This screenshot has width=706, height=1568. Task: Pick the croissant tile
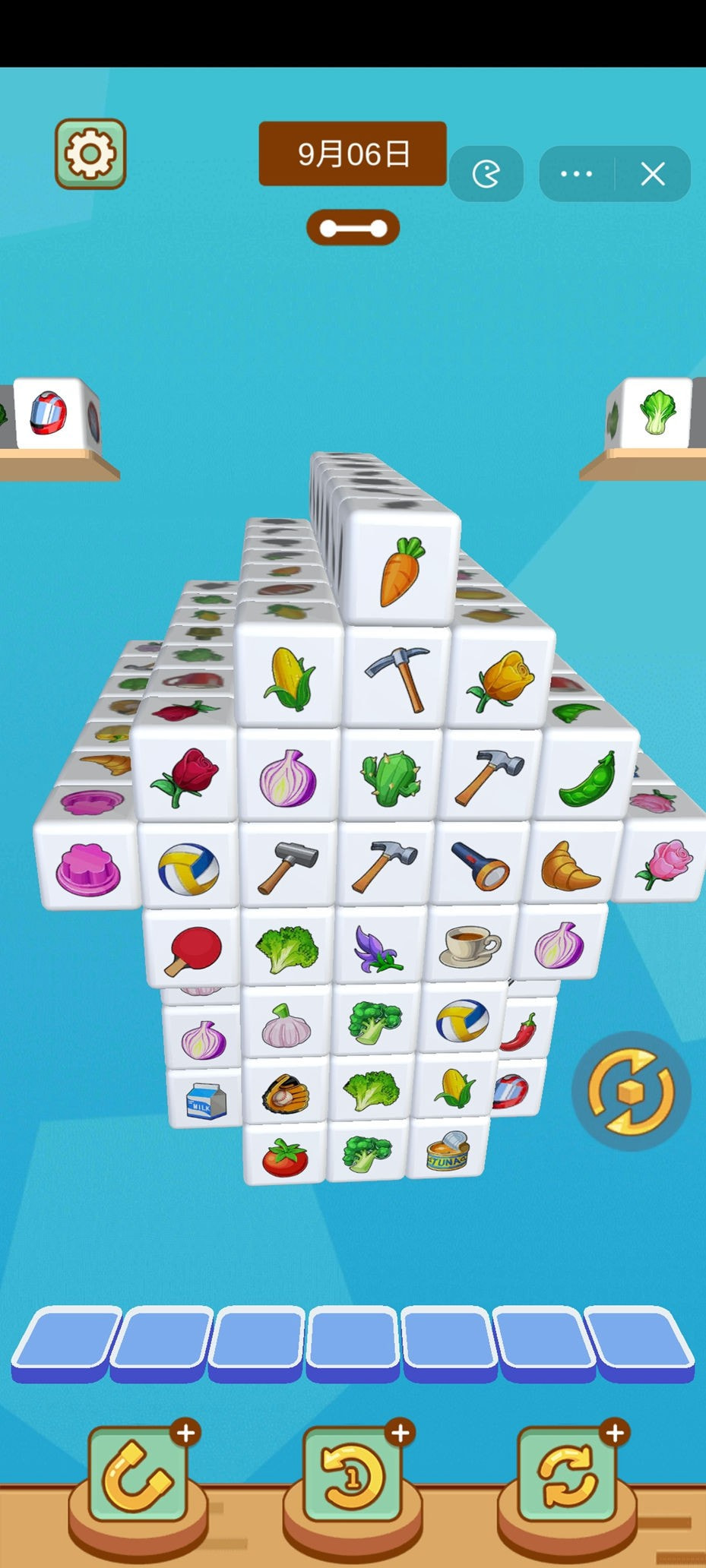point(571,866)
